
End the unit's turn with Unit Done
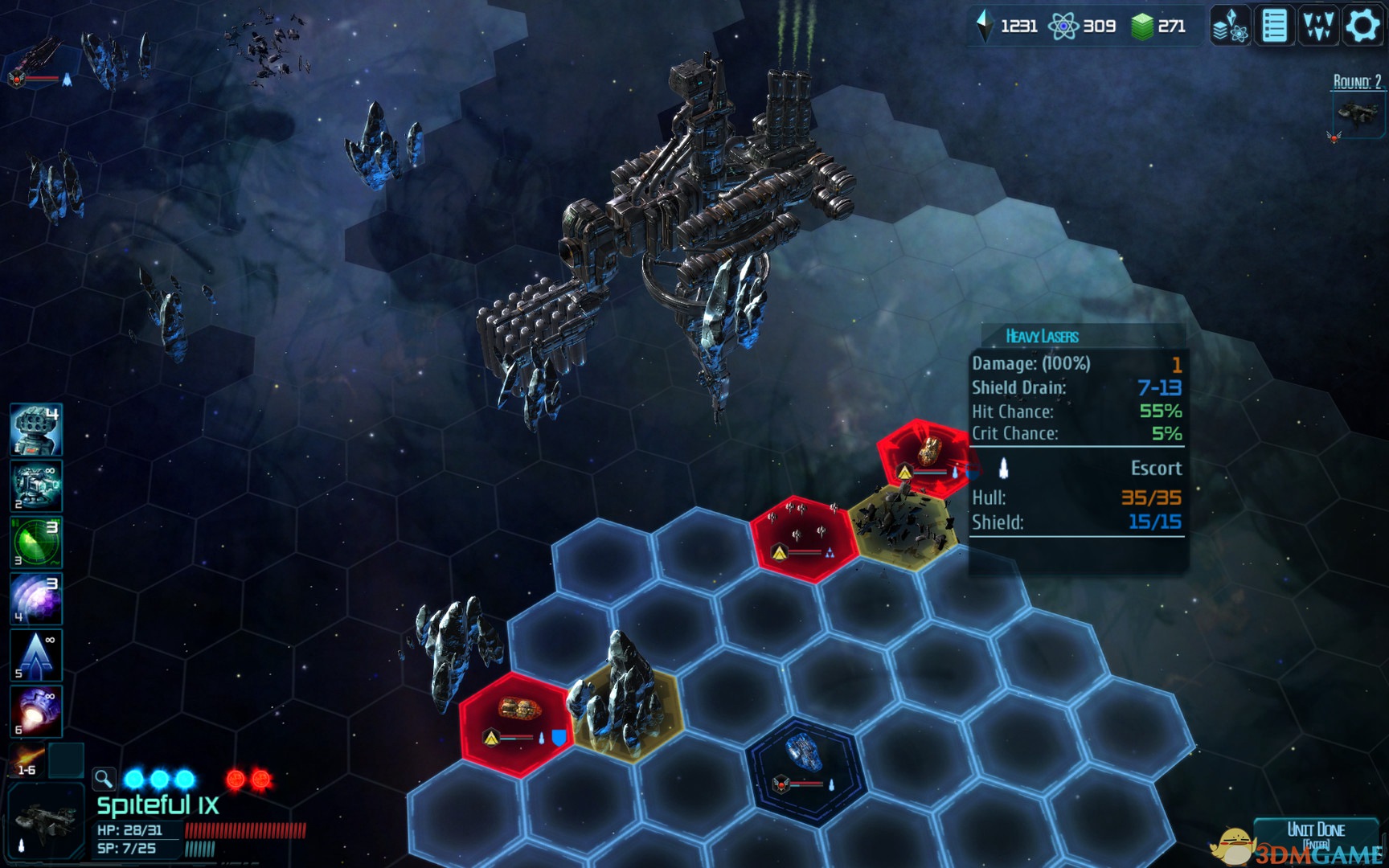click(x=1315, y=833)
